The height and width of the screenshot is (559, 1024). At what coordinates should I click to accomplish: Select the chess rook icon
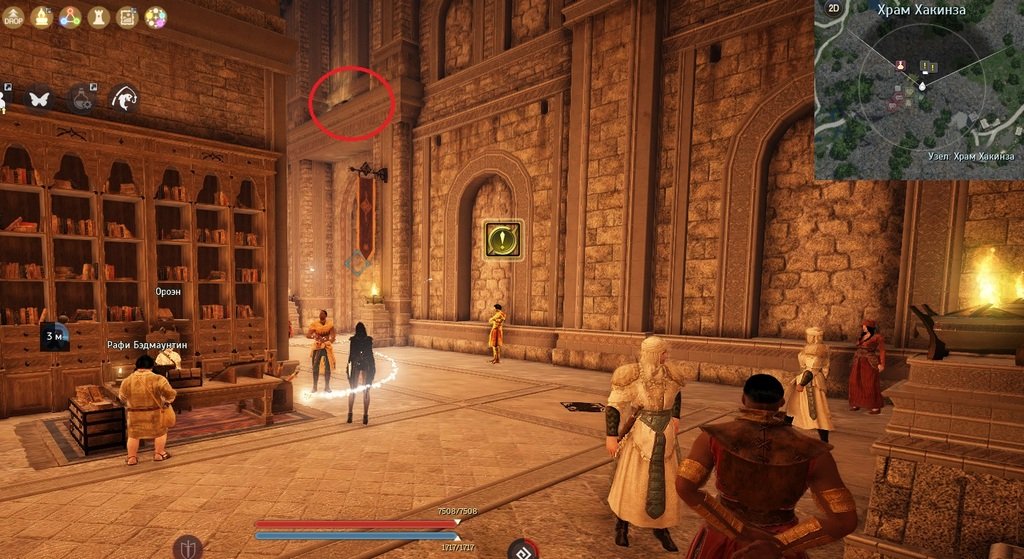(99, 16)
